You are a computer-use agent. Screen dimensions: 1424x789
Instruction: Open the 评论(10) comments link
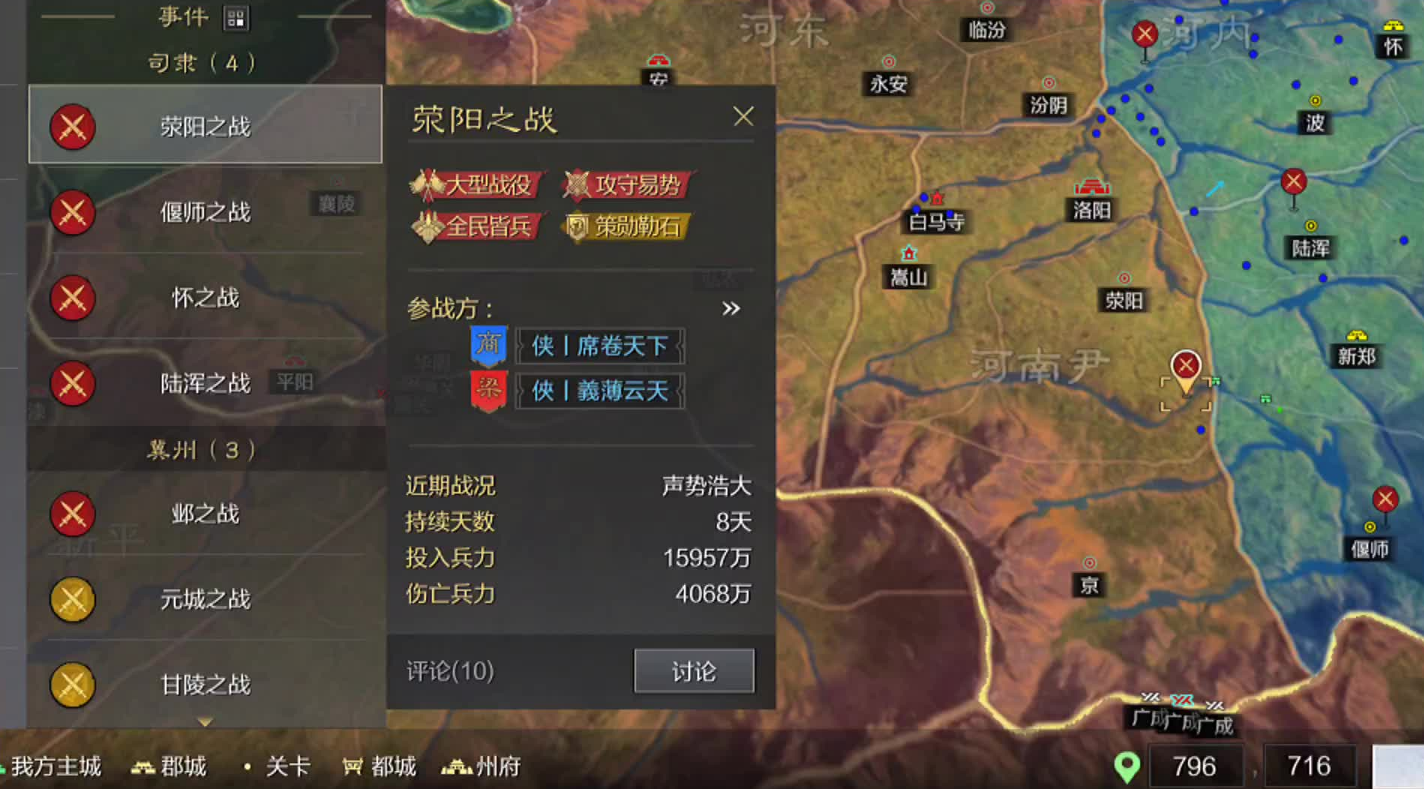pos(449,672)
